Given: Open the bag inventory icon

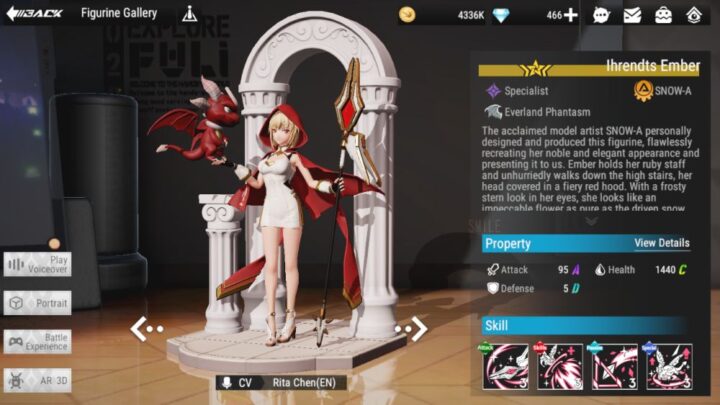Looking at the screenshot, I should click(663, 15).
